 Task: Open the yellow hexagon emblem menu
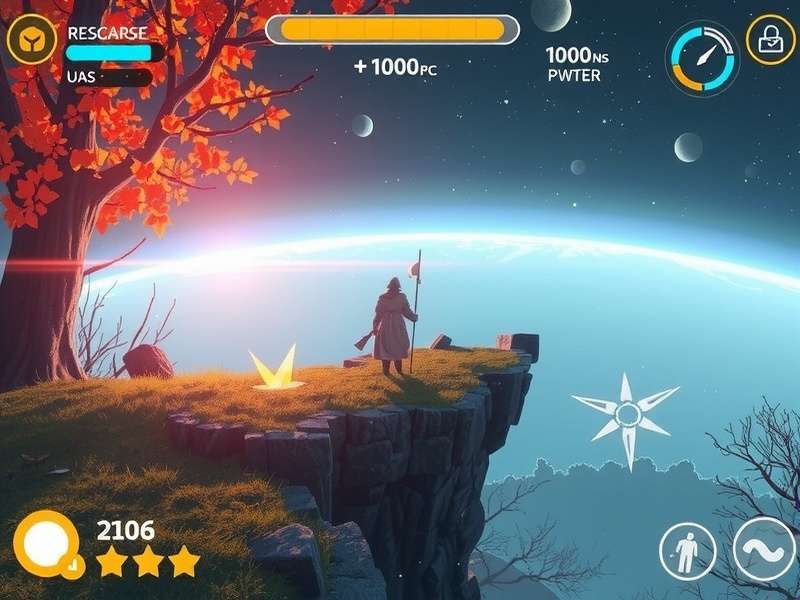[x=32, y=40]
